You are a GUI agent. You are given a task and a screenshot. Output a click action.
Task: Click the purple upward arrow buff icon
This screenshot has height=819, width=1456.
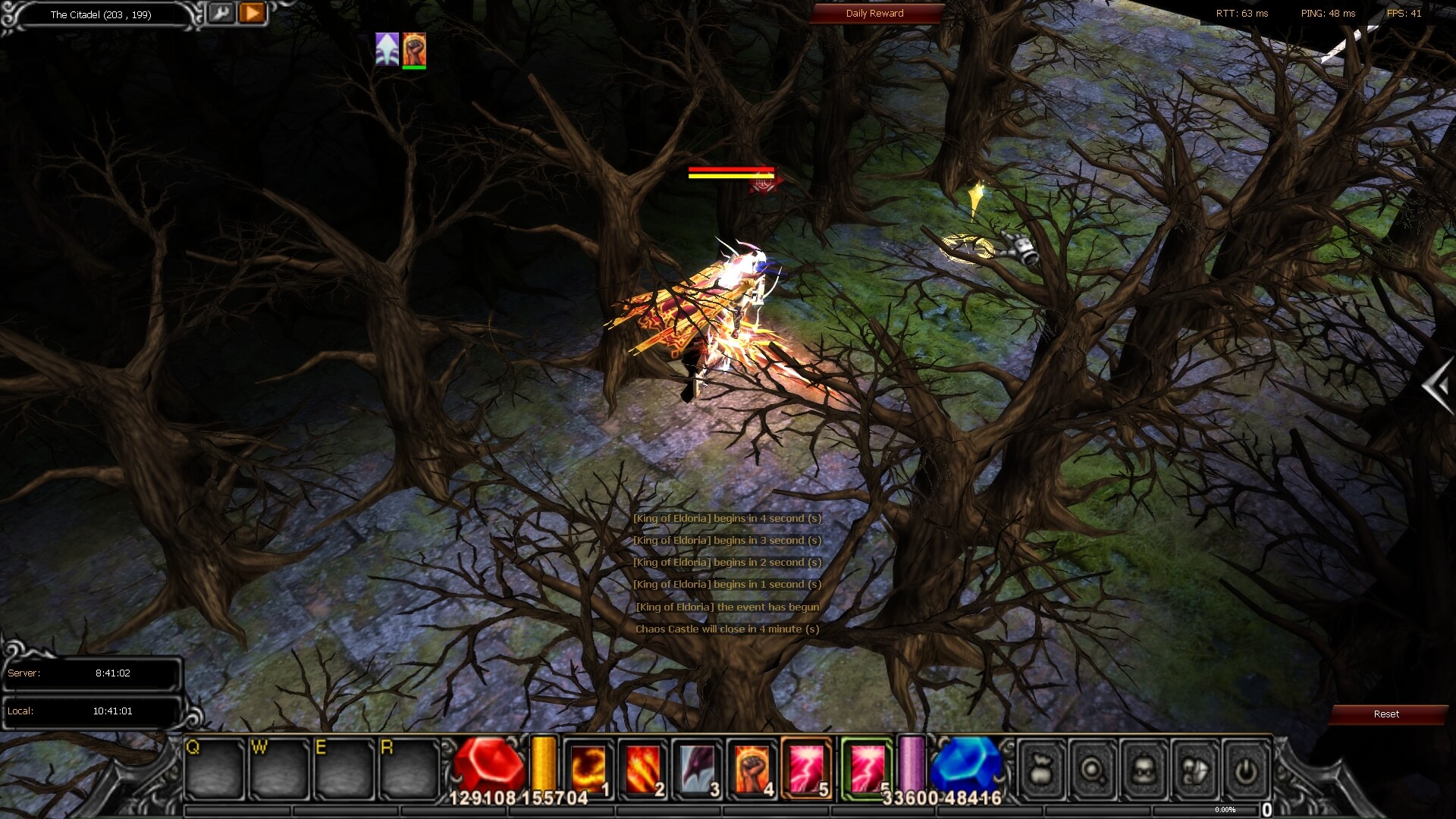pyautogui.click(x=387, y=49)
